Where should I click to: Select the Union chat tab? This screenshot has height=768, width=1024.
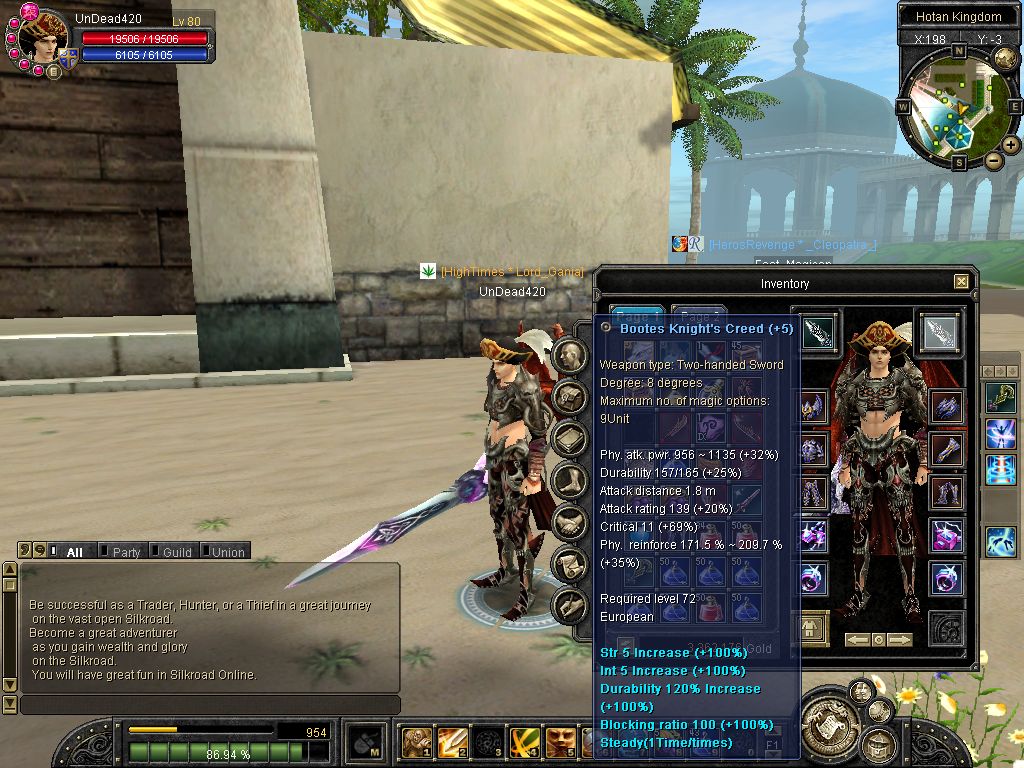tap(228, 552)
